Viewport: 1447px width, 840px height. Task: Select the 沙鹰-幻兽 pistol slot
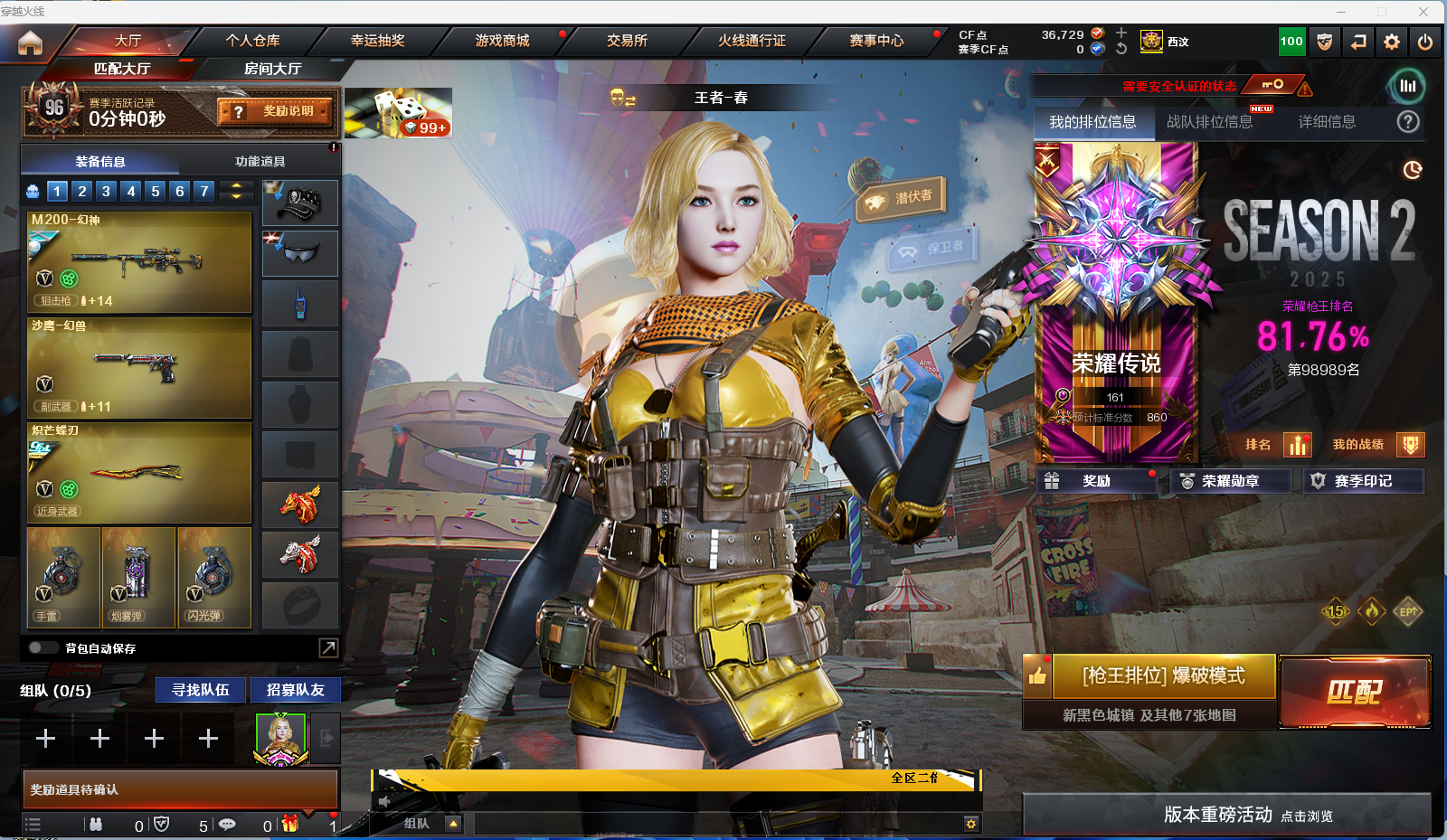pyautogui.click(x=139, y=368)
